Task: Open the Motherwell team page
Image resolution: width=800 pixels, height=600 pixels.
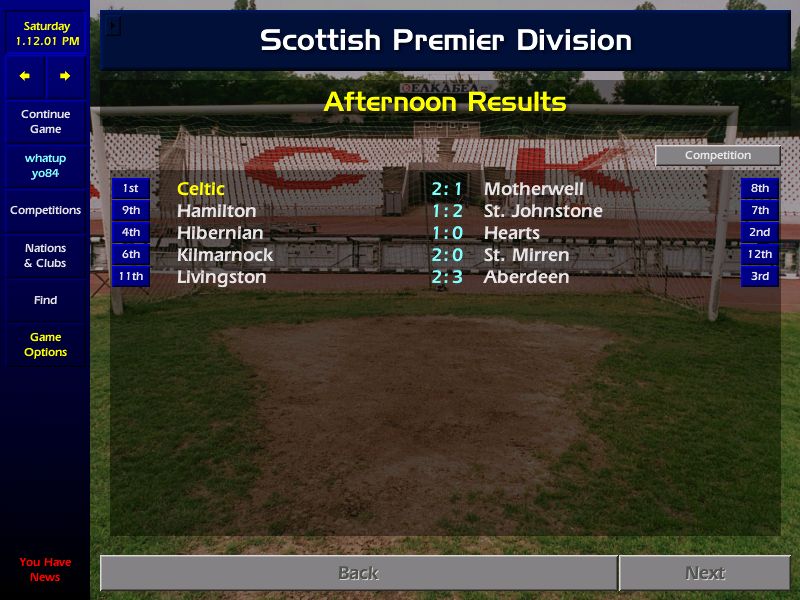Action: click(x=533, y=189)
